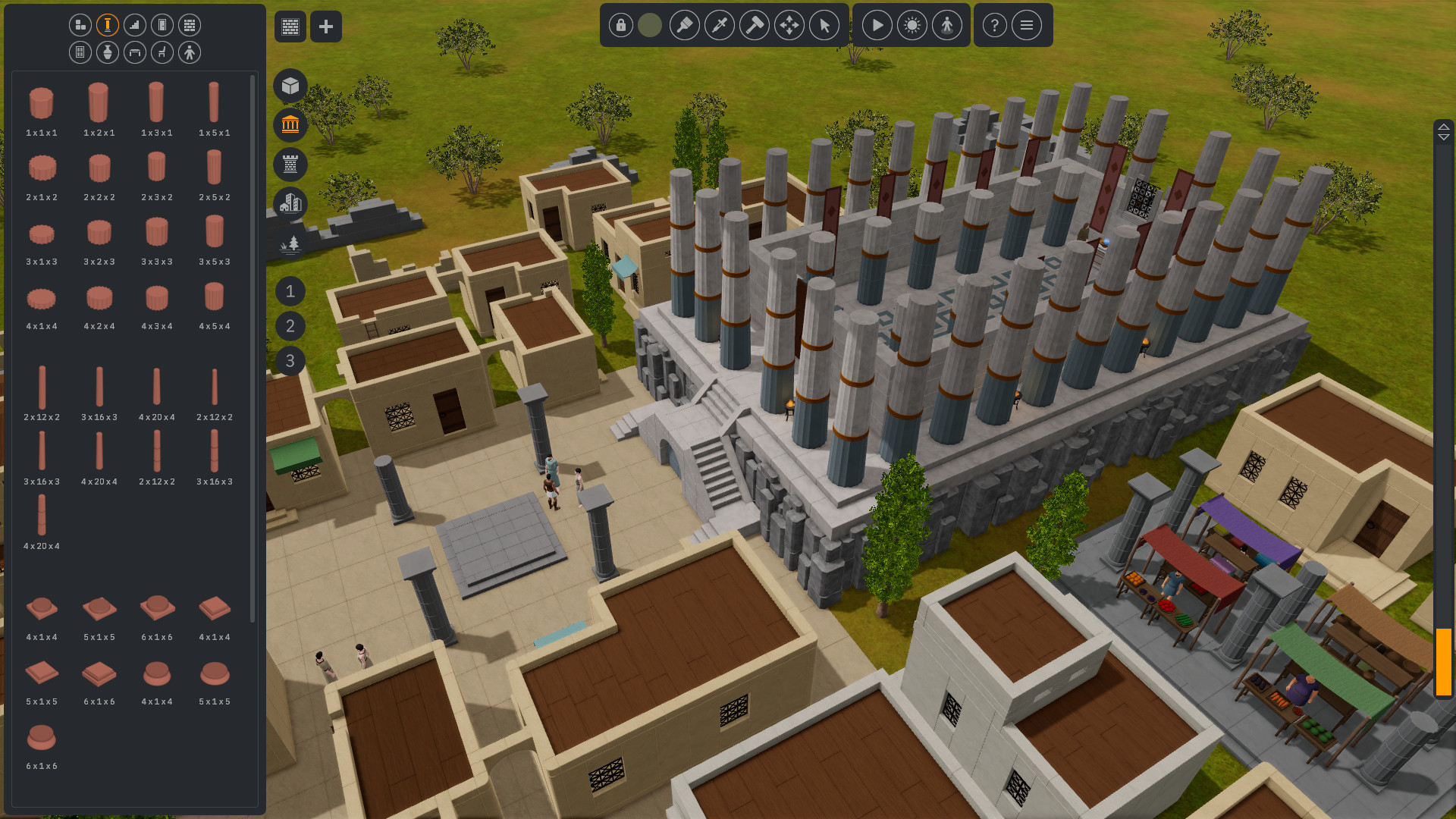
Task: Open the brick wall category
Action: (x=189, y=24)
